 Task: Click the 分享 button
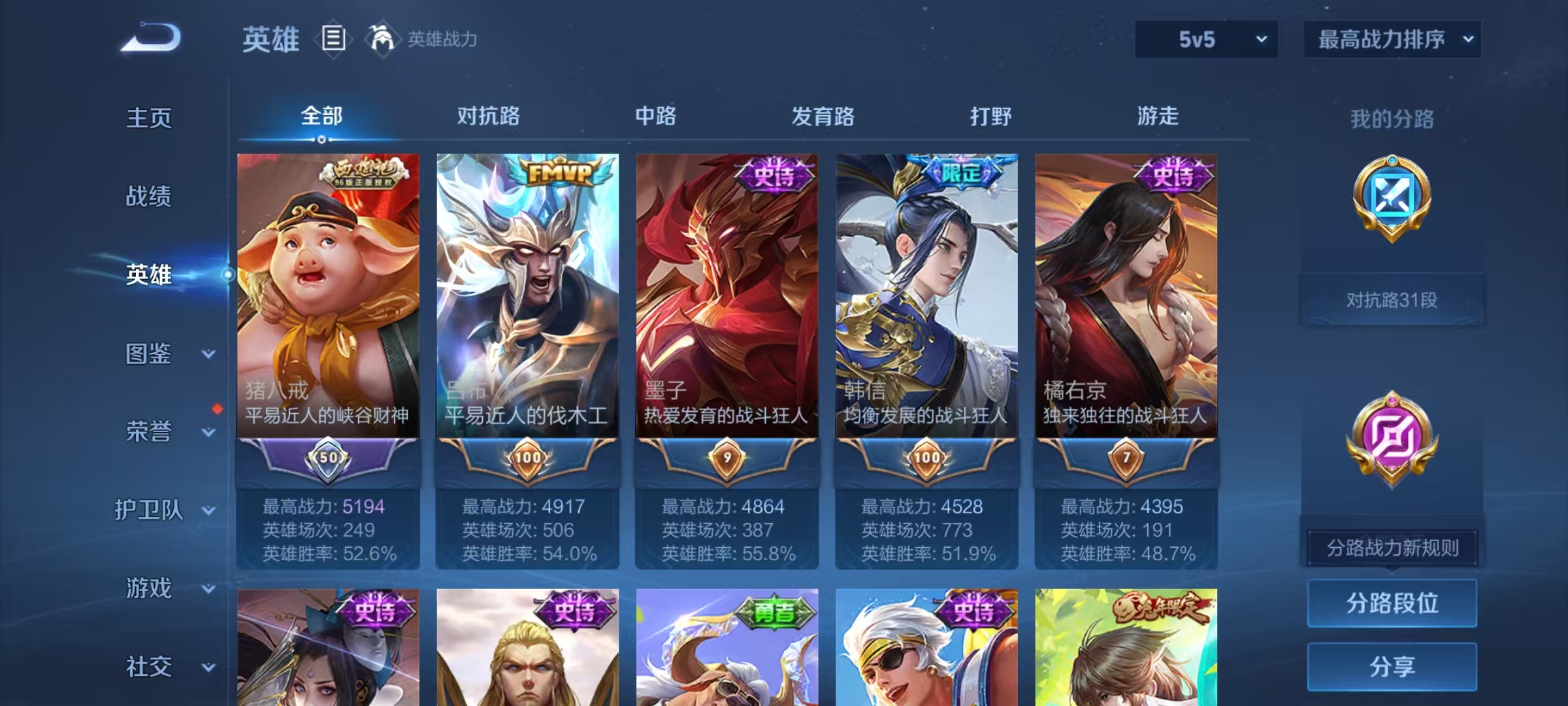pyautogui.click(x=1392, y=667)
